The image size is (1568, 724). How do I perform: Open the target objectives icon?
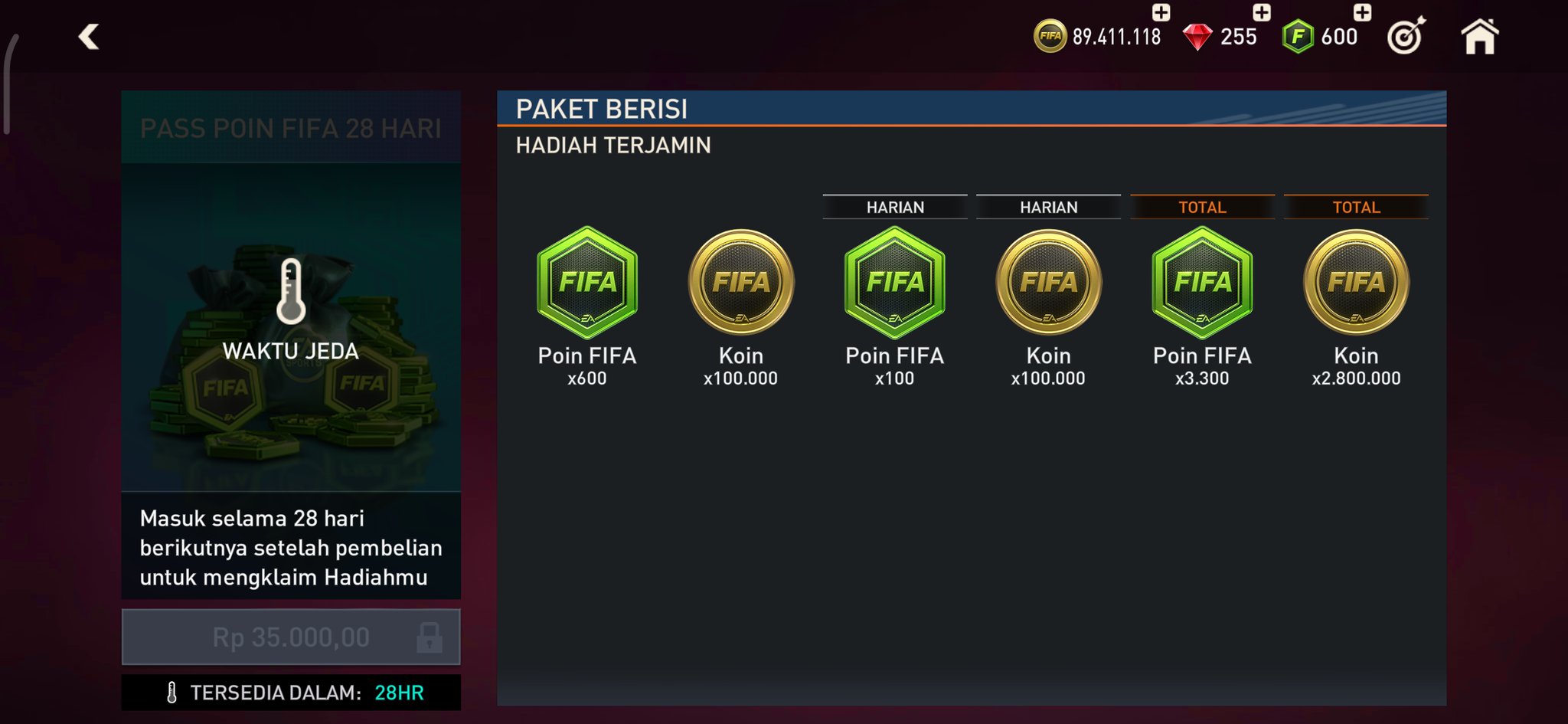[1407, 35]
